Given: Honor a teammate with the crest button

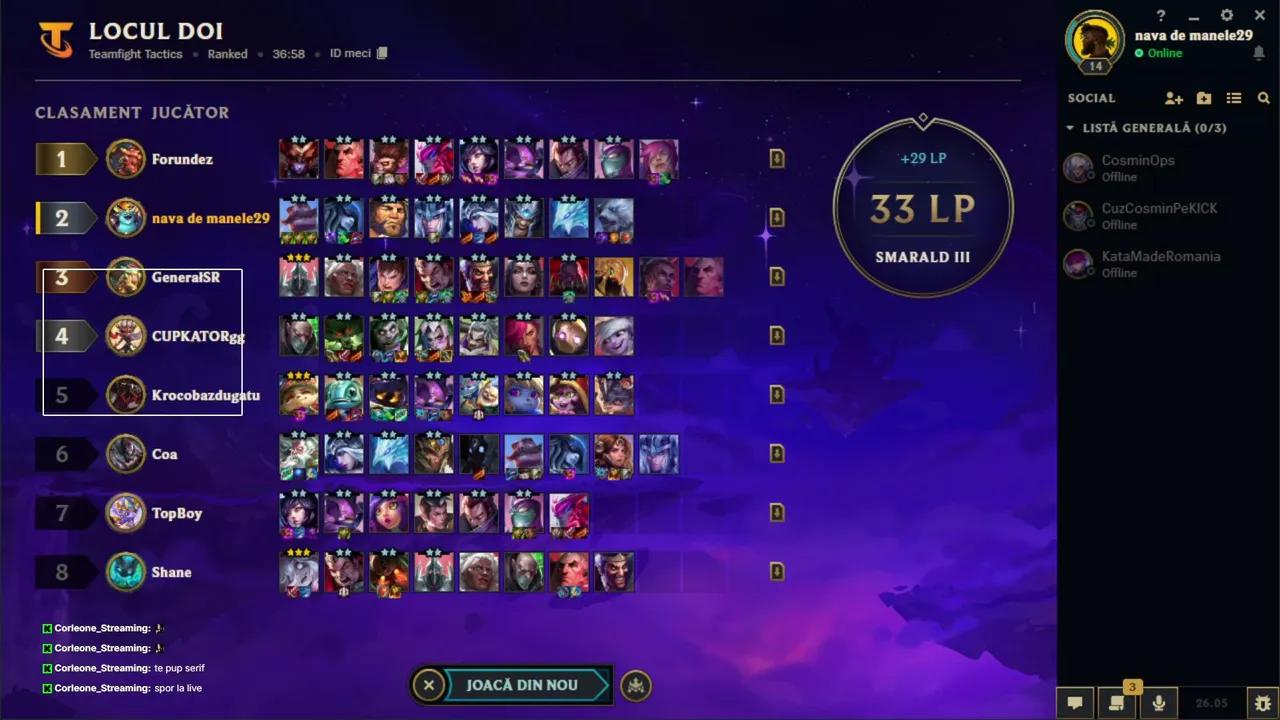Looking at the screenshot, I should click(x=636, y=685).
